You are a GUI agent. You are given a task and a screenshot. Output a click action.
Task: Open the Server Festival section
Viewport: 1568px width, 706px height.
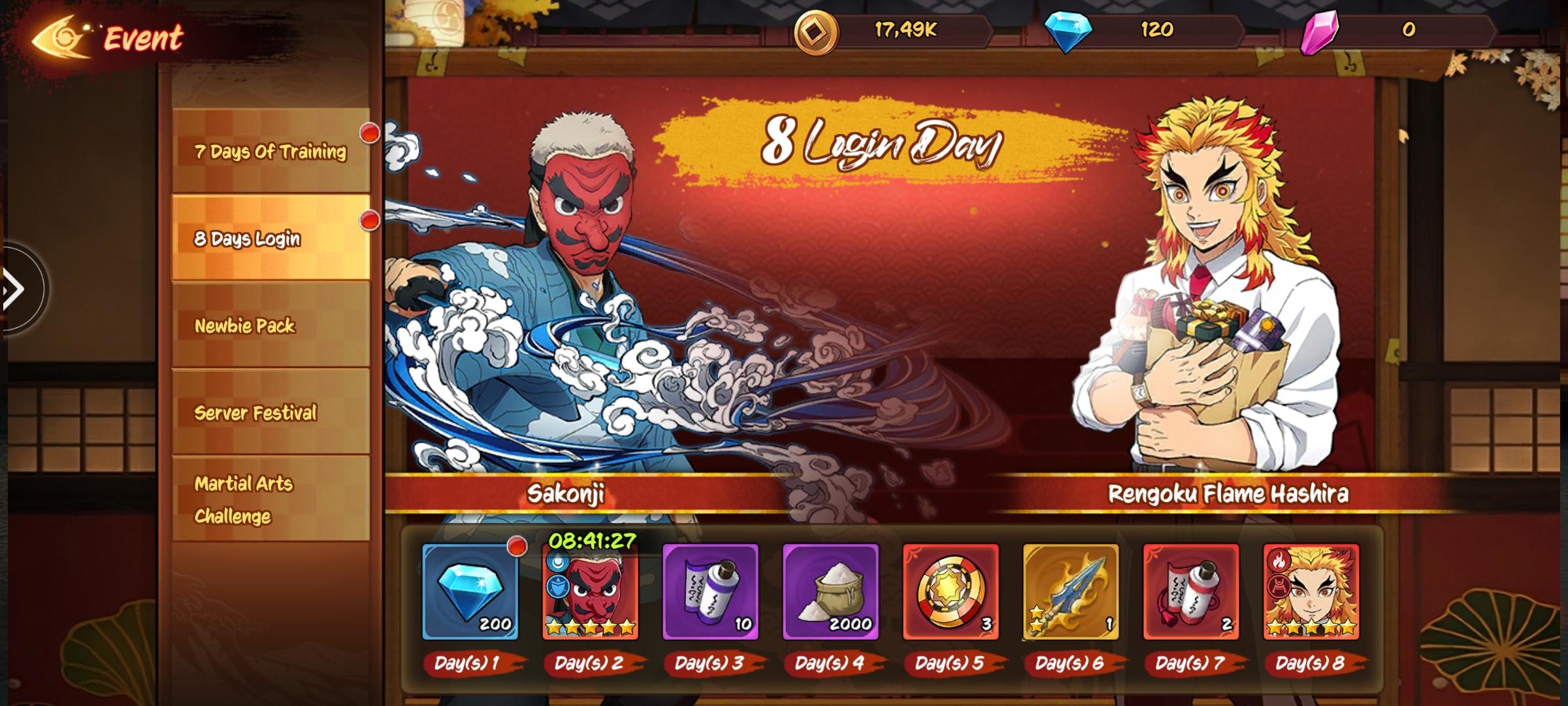270,413
